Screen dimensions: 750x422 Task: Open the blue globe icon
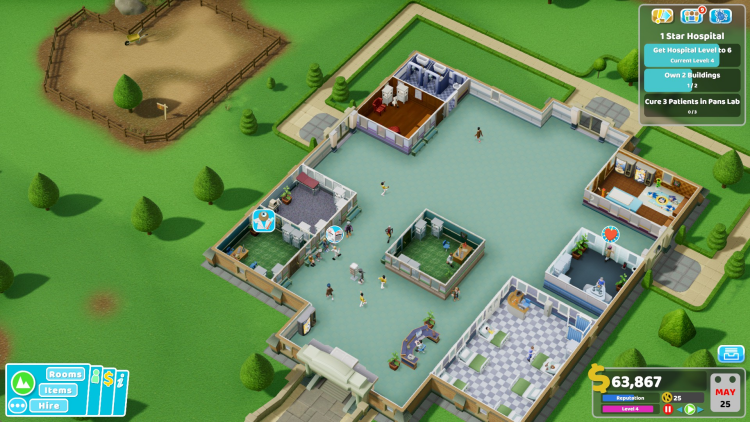pyautogui.click(x=720, y=16)
